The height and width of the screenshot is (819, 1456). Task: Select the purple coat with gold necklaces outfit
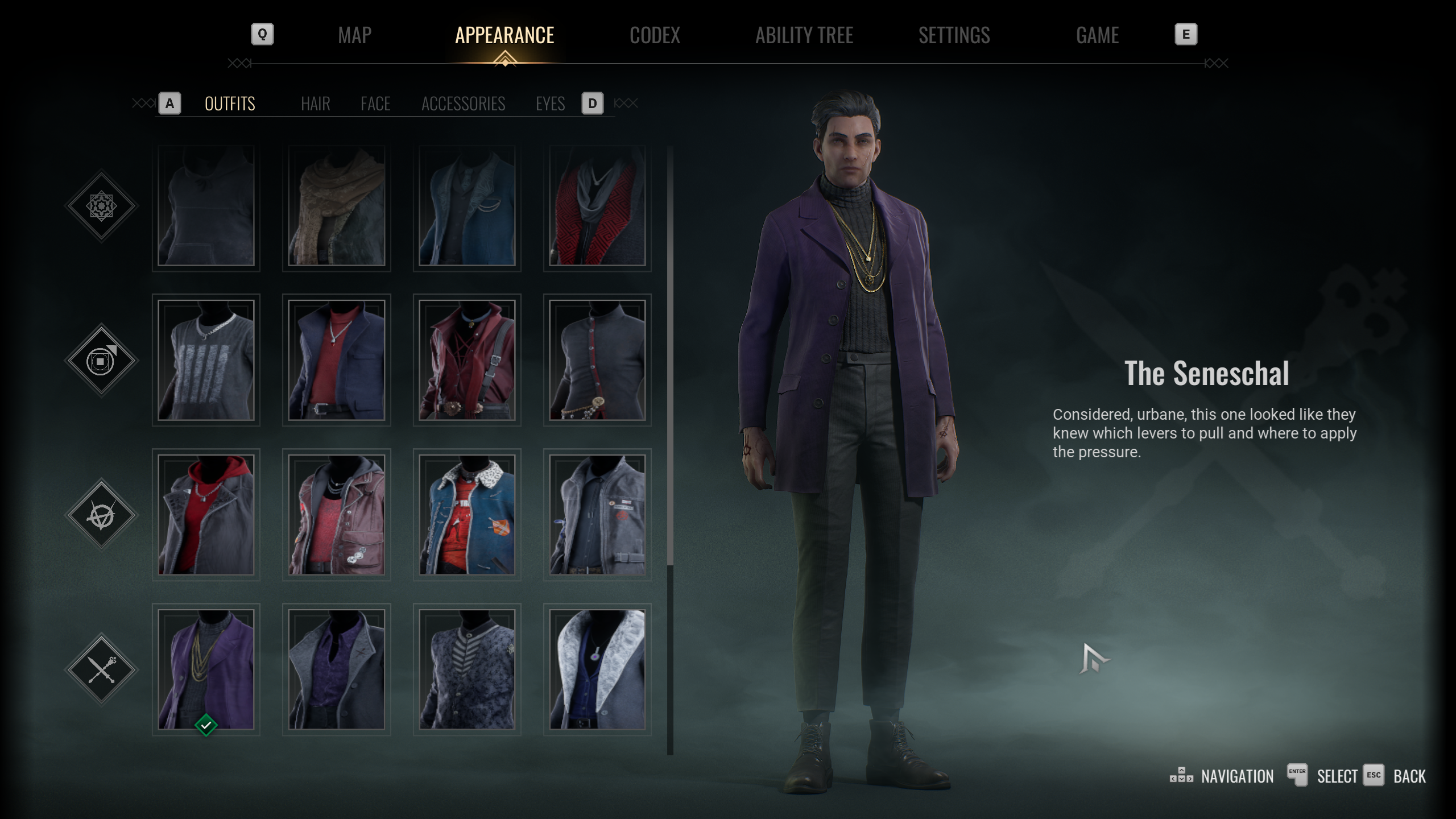point(206,669)
